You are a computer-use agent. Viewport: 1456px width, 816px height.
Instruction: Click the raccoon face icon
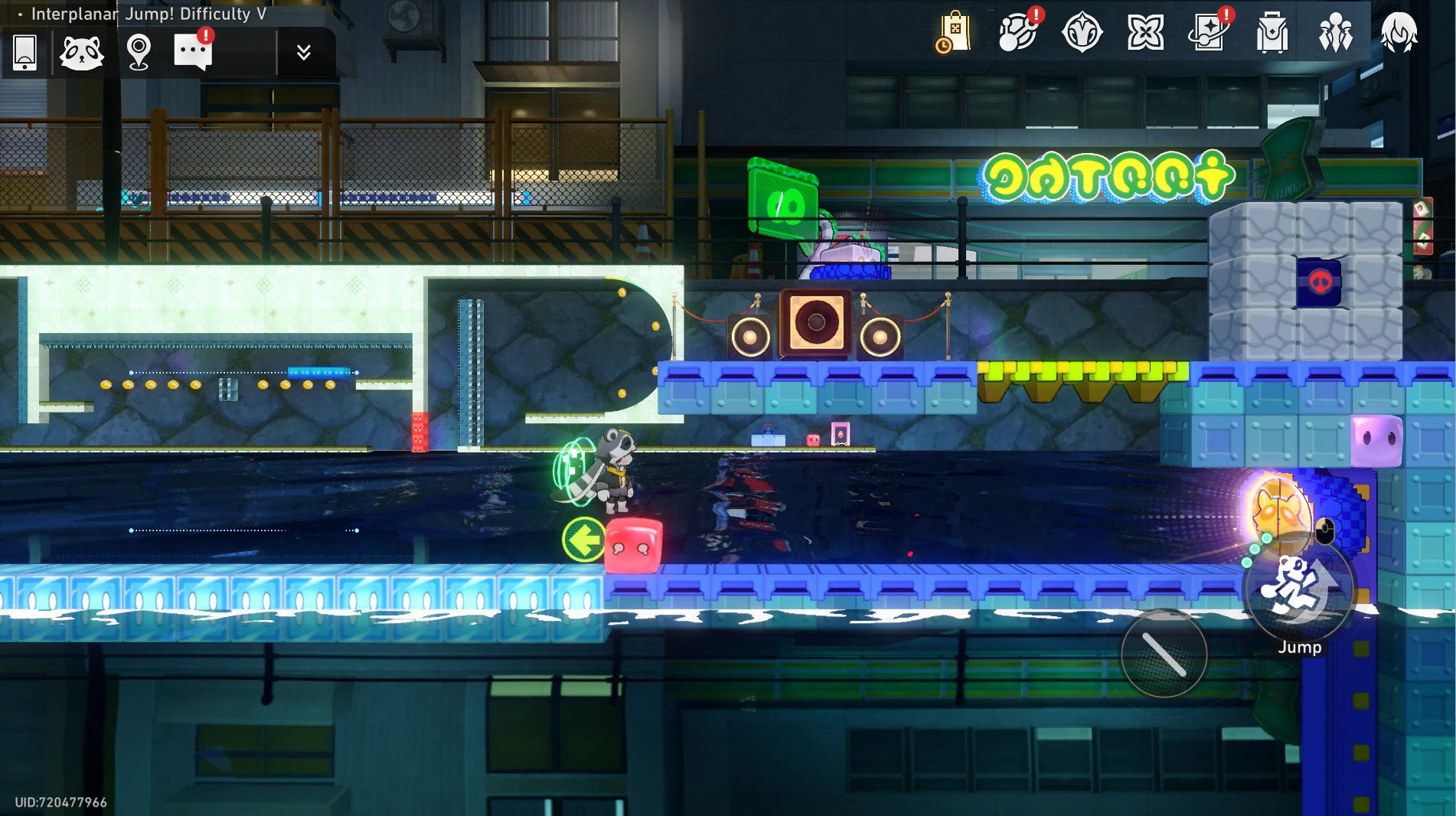coord(81,53)
